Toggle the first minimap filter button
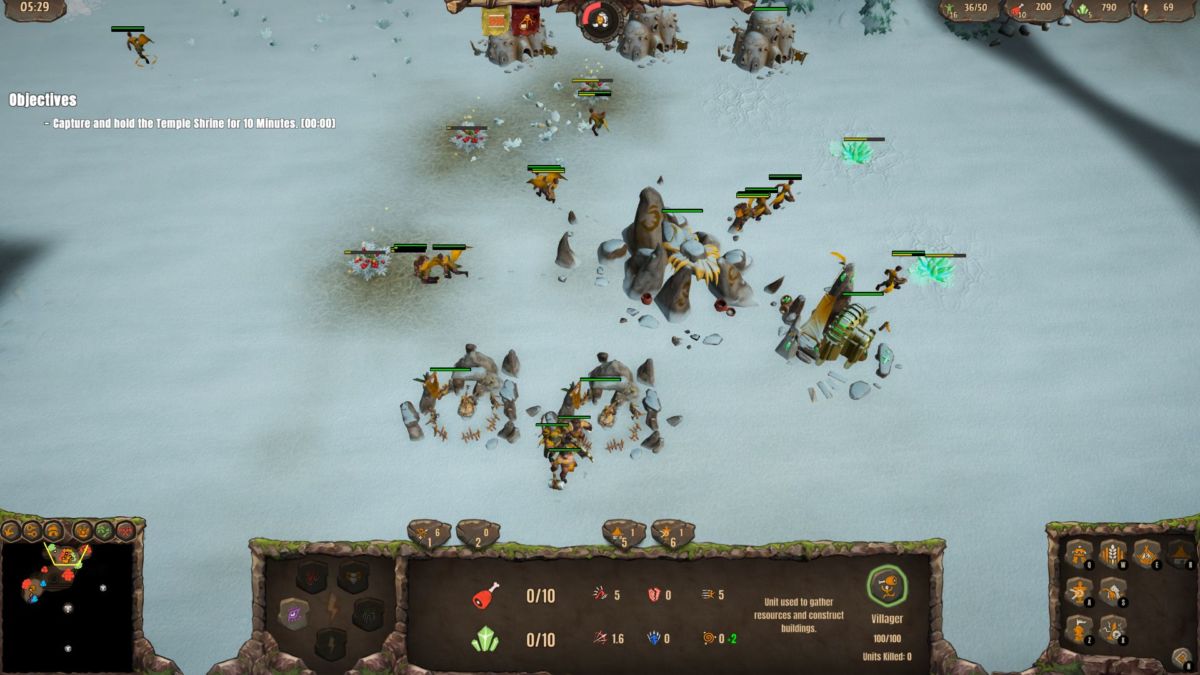Viewport: 1200px width, 675px height. [11, 530]
